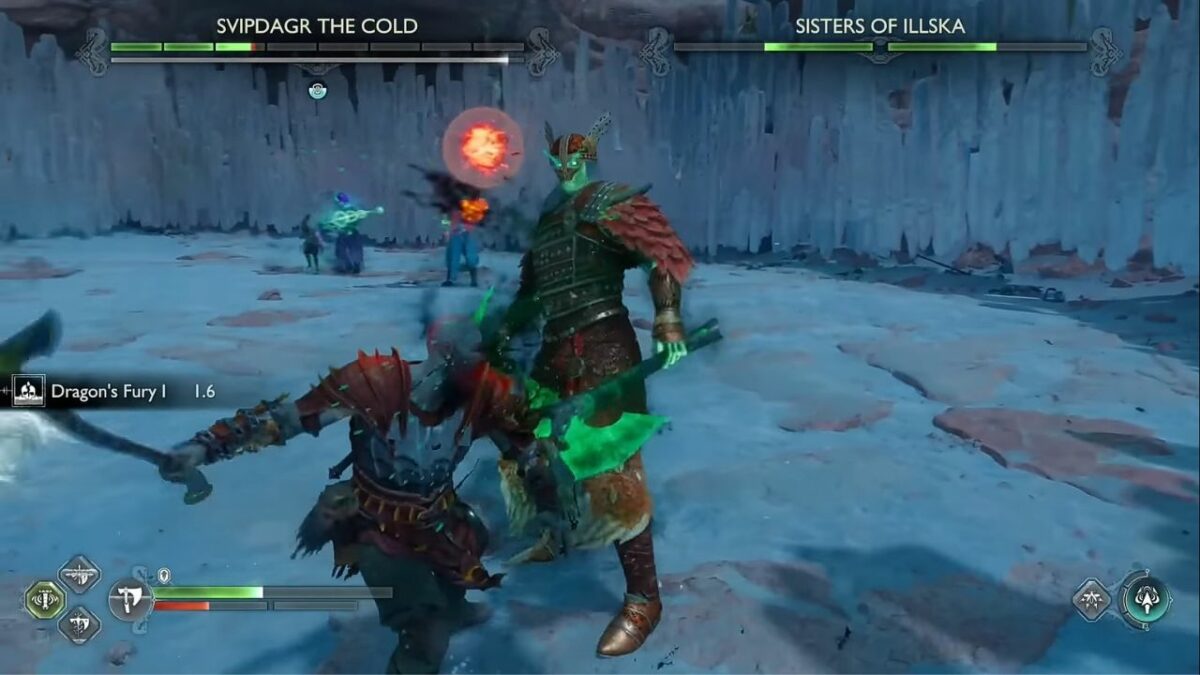Trigger the teal arrowhead companion ability icon

pyautogui.click(x=1146, y=600)
